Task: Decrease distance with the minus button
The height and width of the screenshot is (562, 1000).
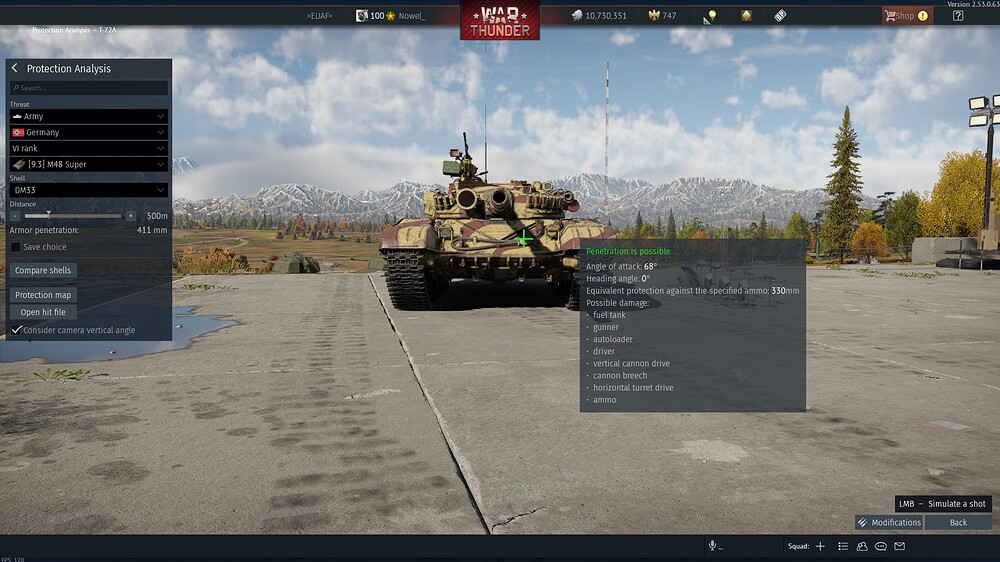Action: (15, 216)
